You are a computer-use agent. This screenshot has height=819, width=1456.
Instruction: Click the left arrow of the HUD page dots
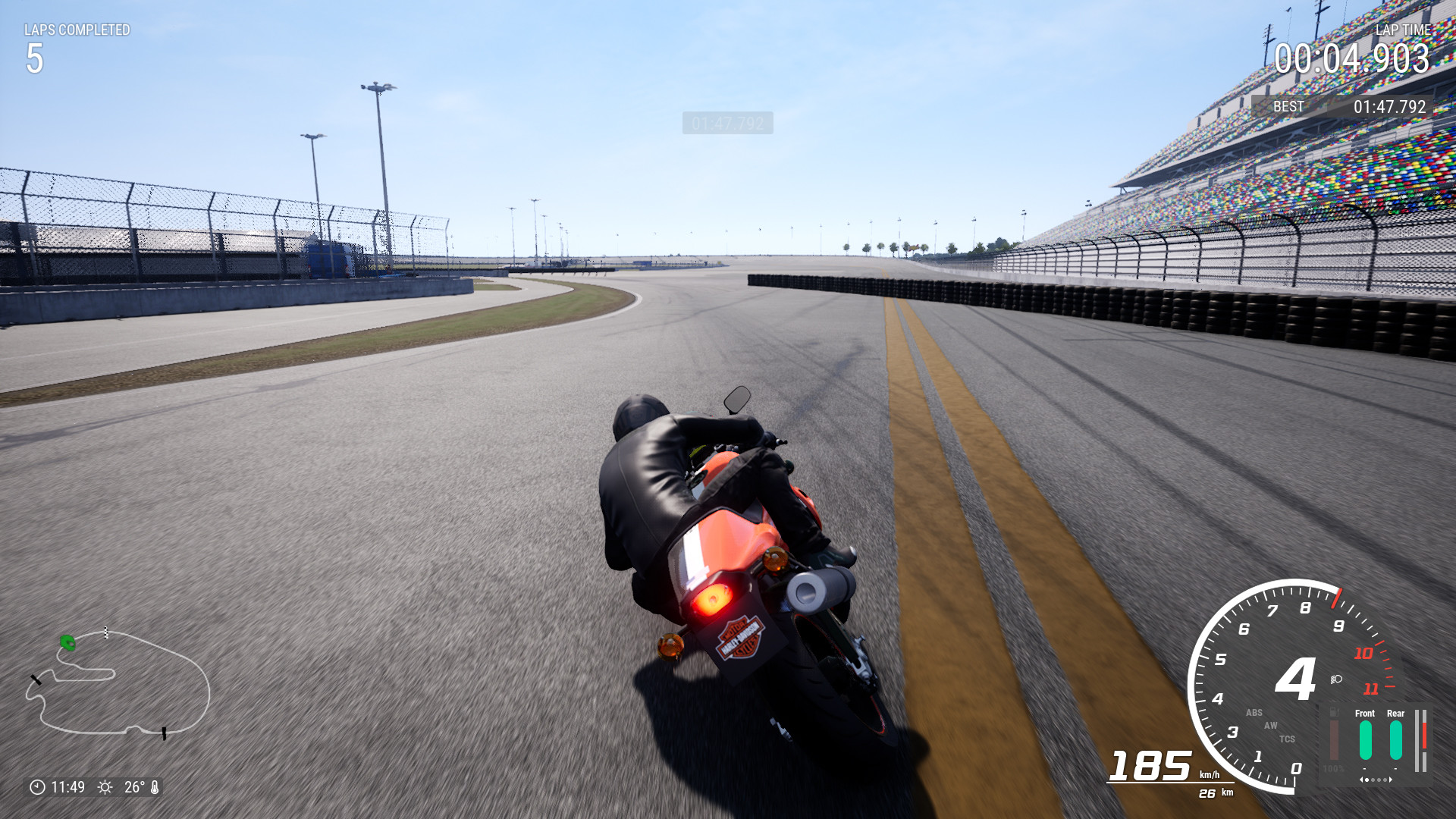point(1361,780)
